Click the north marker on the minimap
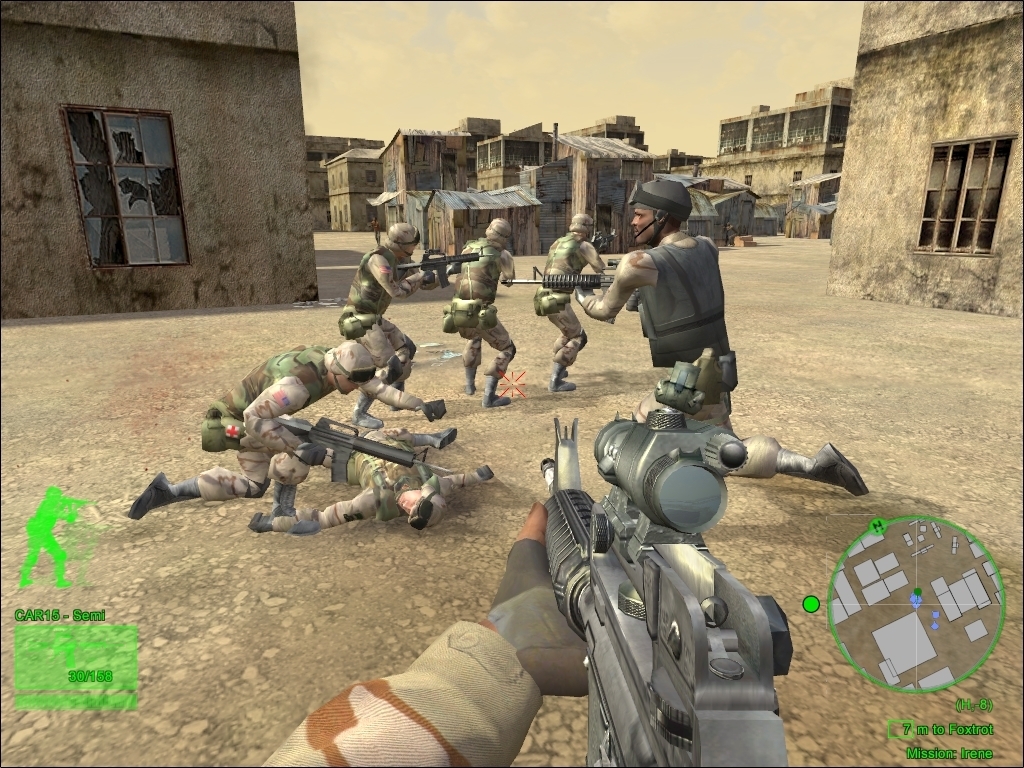The image size is (1024, 768). point(878,525)
